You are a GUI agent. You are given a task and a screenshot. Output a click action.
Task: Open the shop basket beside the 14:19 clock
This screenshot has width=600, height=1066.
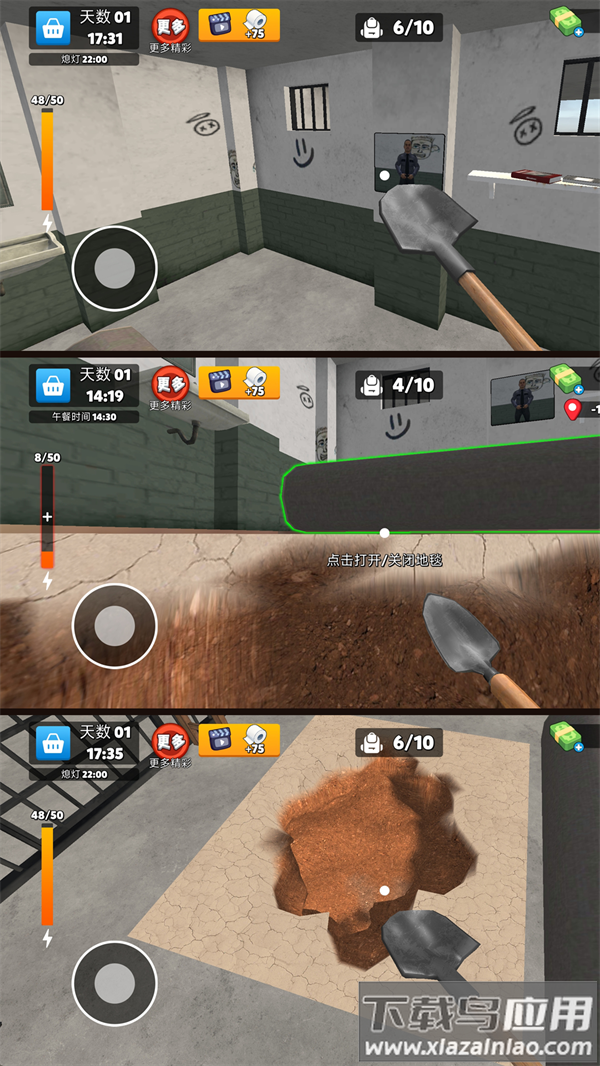(53, 385)
